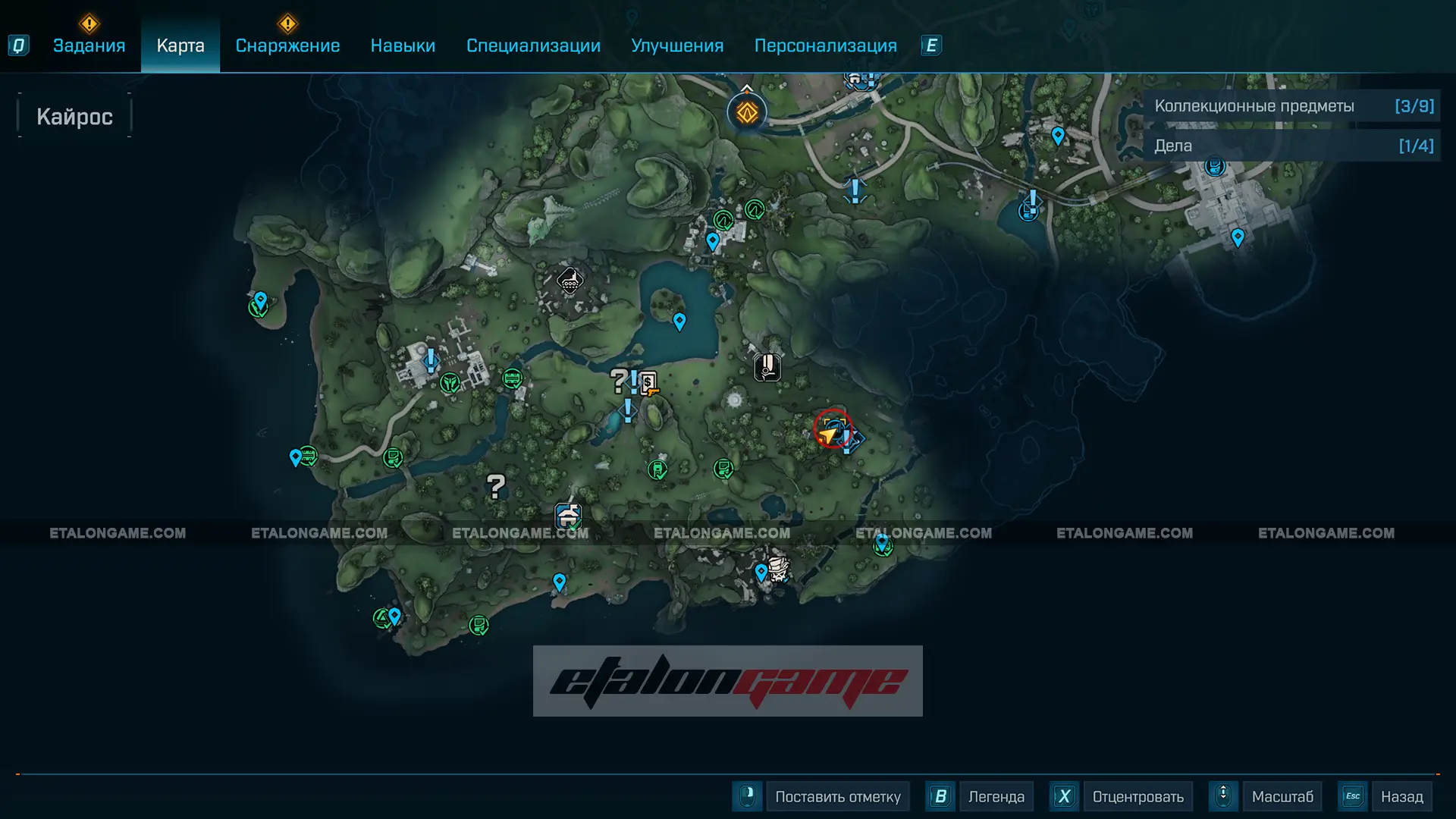Select the red-circled player position marker
This screenshot has height=819, width=1456.
point(832,430)
